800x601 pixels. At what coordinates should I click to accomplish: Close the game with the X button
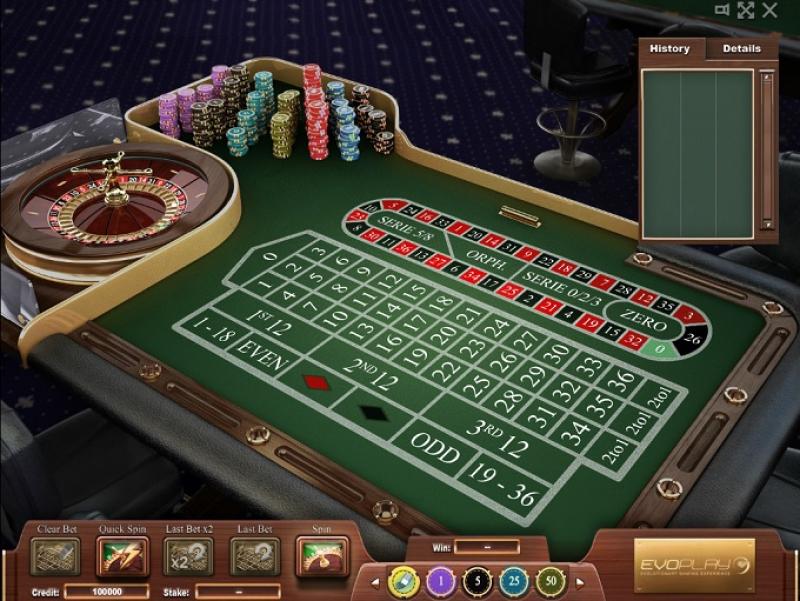770,10
